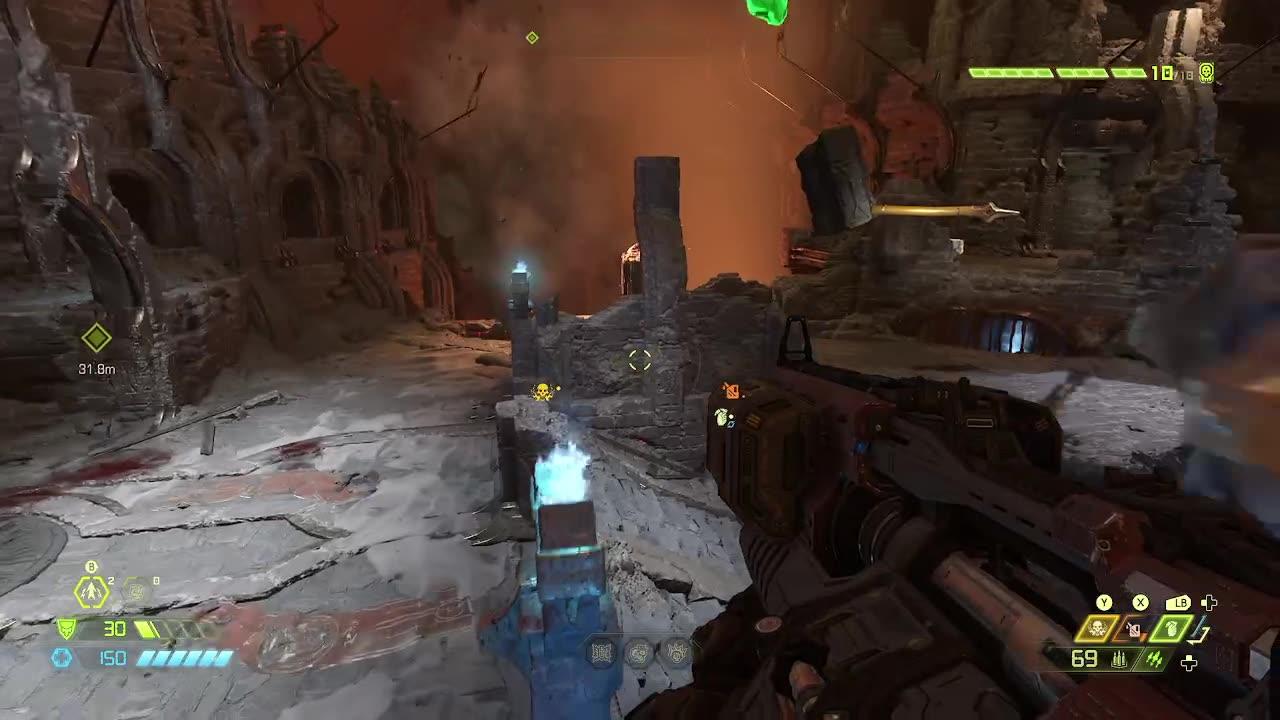Click the green rockets icon in the ammo readout
1280x720 pixels.
(x=1155, y=659)
